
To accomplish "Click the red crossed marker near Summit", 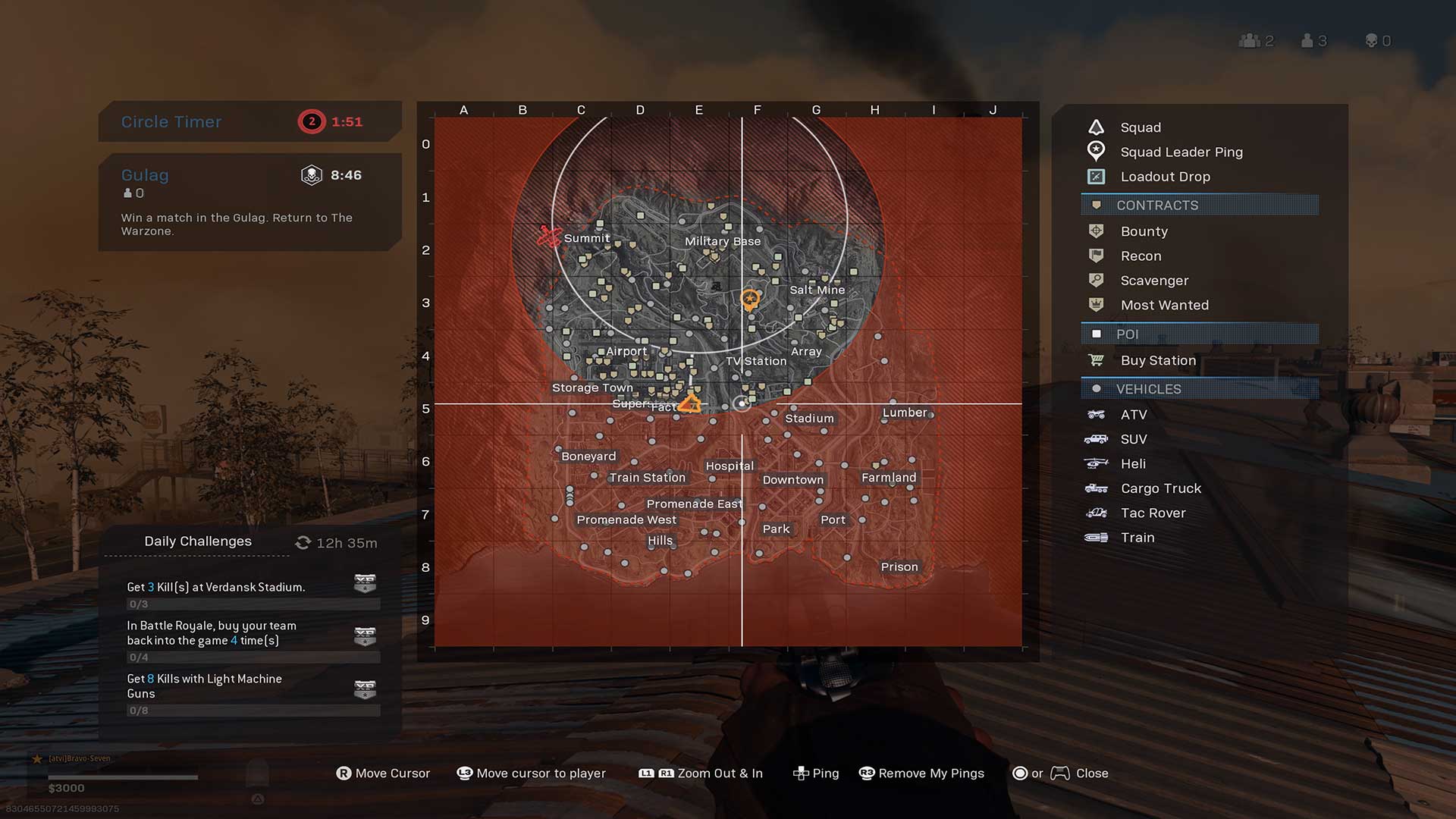I will coord(549,237).
